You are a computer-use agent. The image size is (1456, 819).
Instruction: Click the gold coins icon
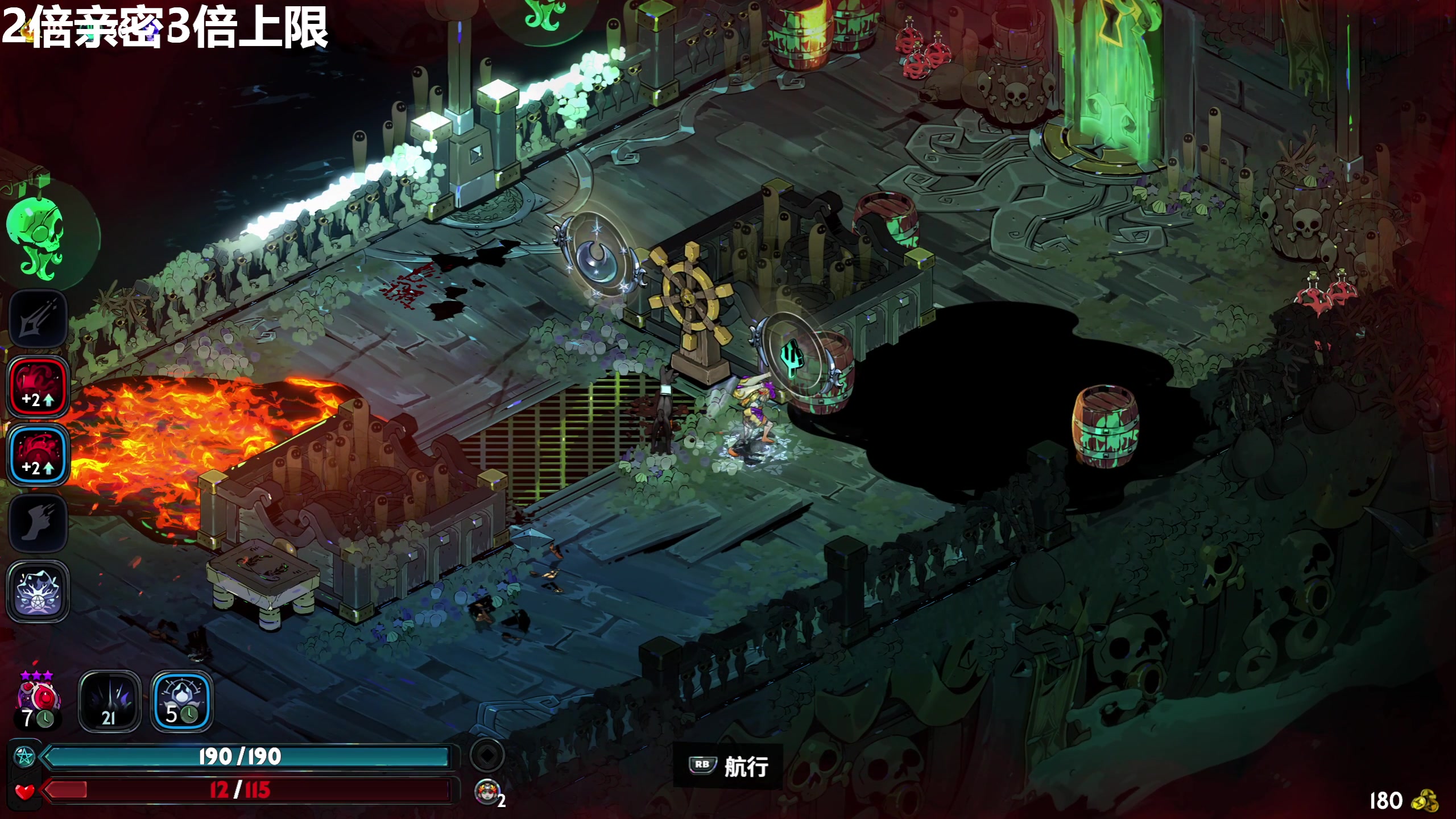pyautogui.click(x=1424, y=801)
